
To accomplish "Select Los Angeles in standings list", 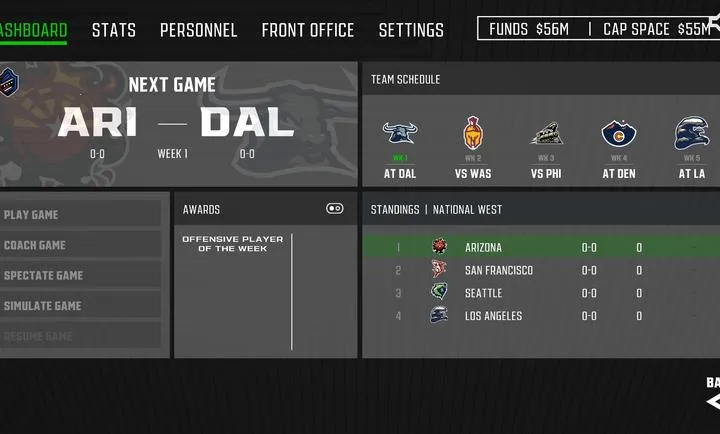I will tap(540, 316).
